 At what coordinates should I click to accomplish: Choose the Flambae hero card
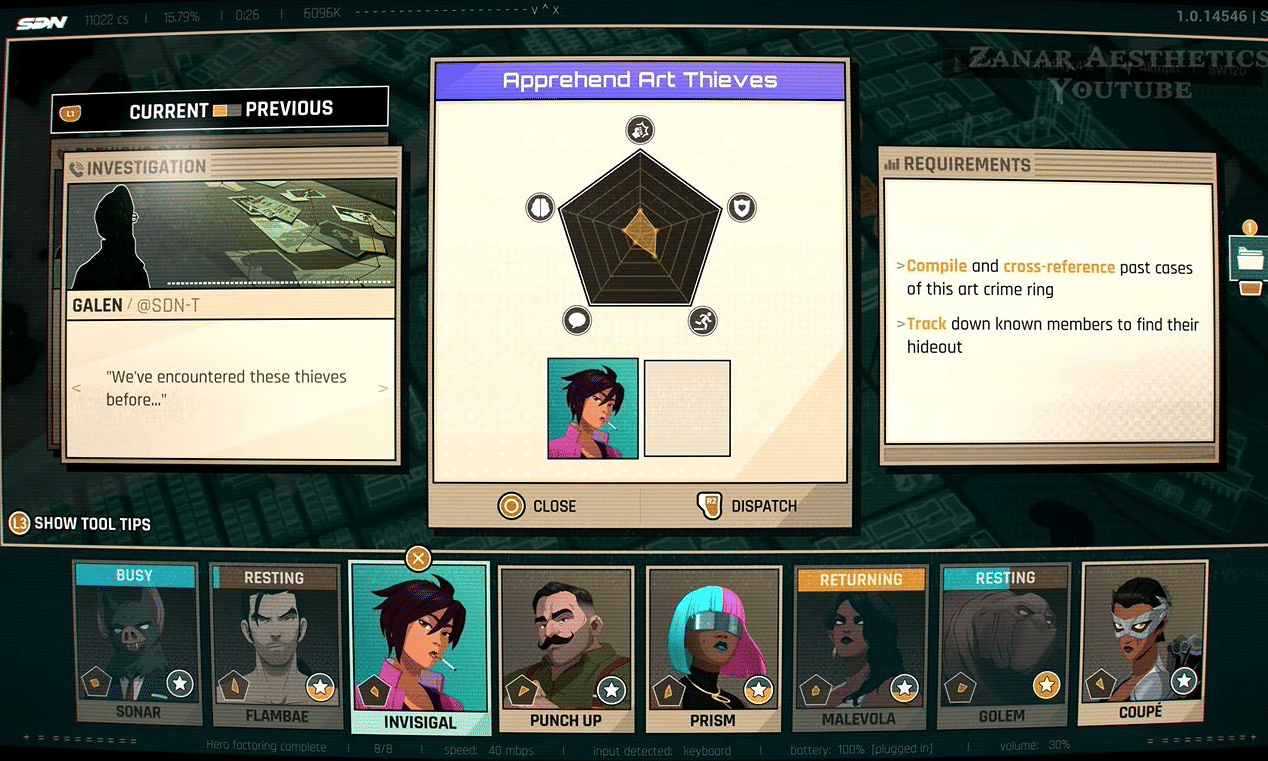coord(276,646)
